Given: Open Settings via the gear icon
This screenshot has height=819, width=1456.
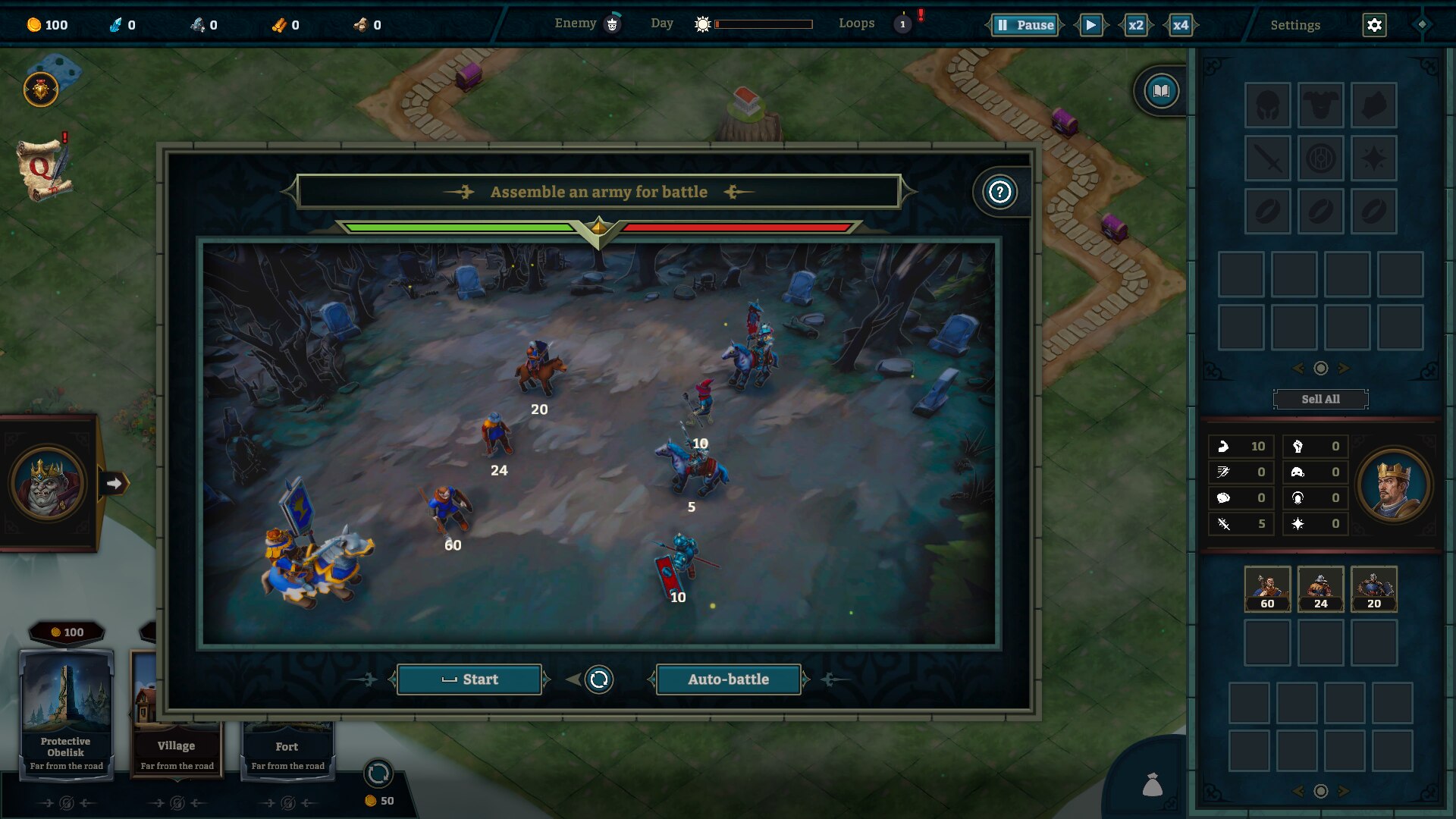Looking at the screenshot, I should [x=1374, y=25].
